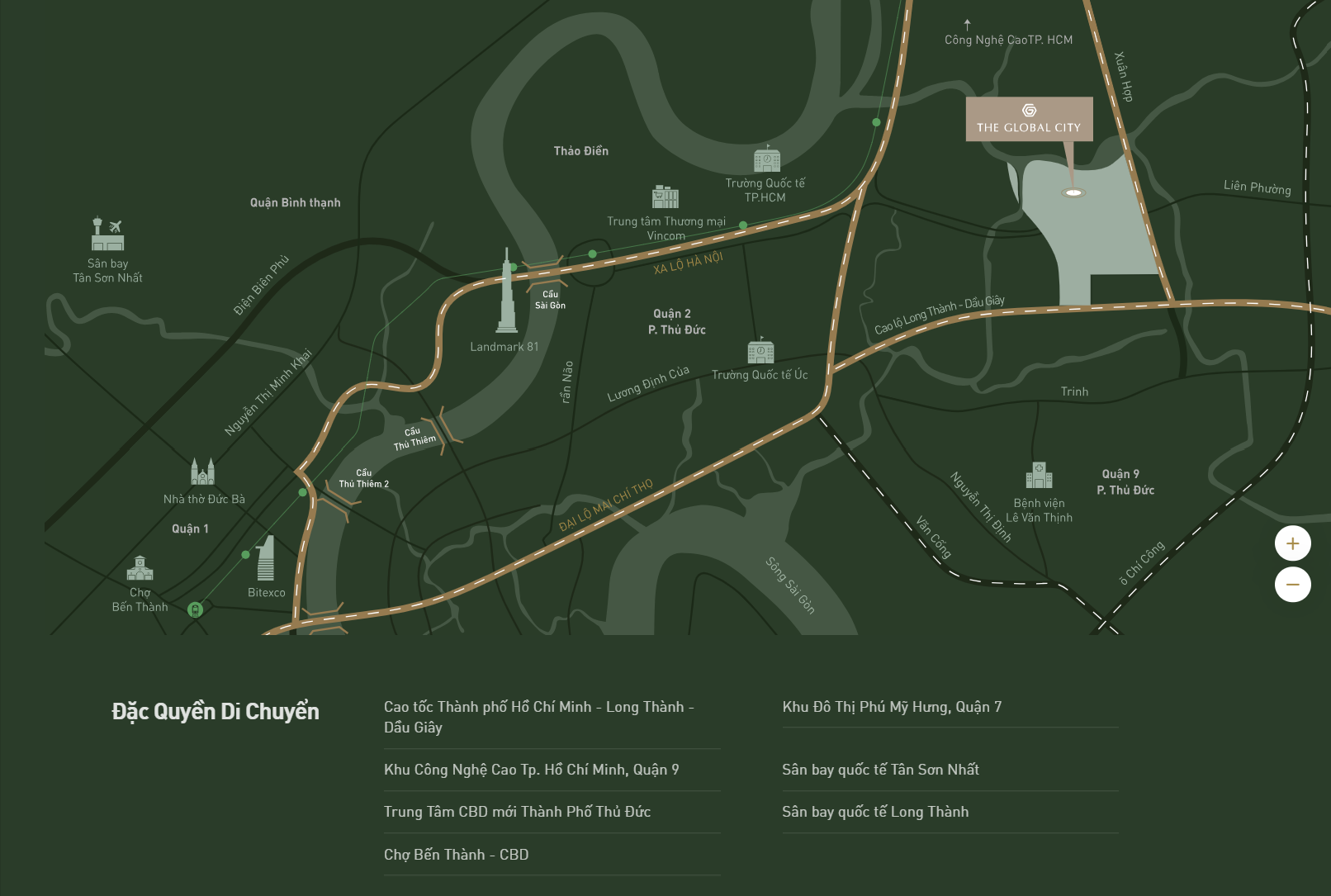Open Trung Tâm CBD mới Thủ Đức entry

(517, 812)
